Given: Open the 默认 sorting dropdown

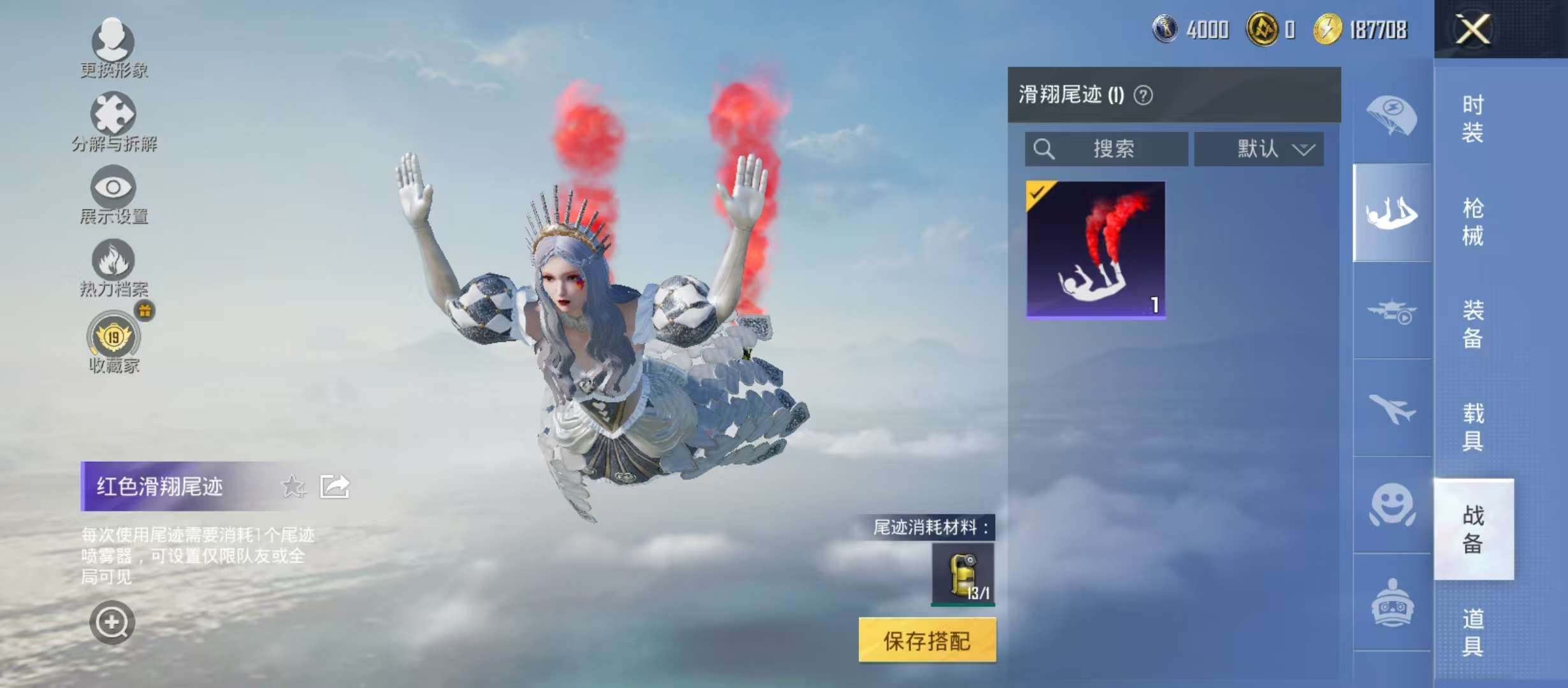Looking at the screenshot, I should 1259,150.
